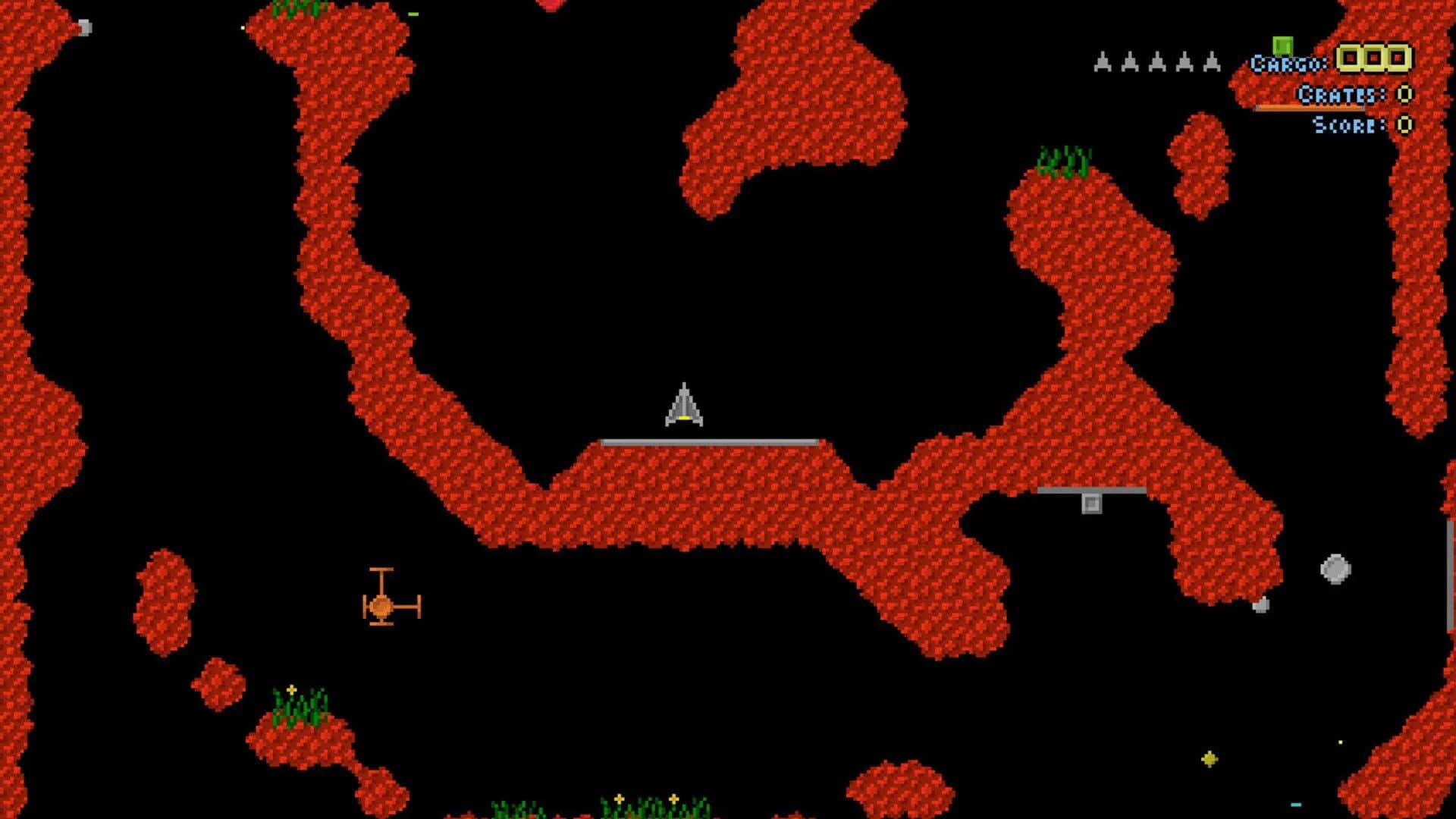This screenshot has height=819, width=1456.
Task: Click the cyan pickup in the bottom right corner
Action: 1296,805
